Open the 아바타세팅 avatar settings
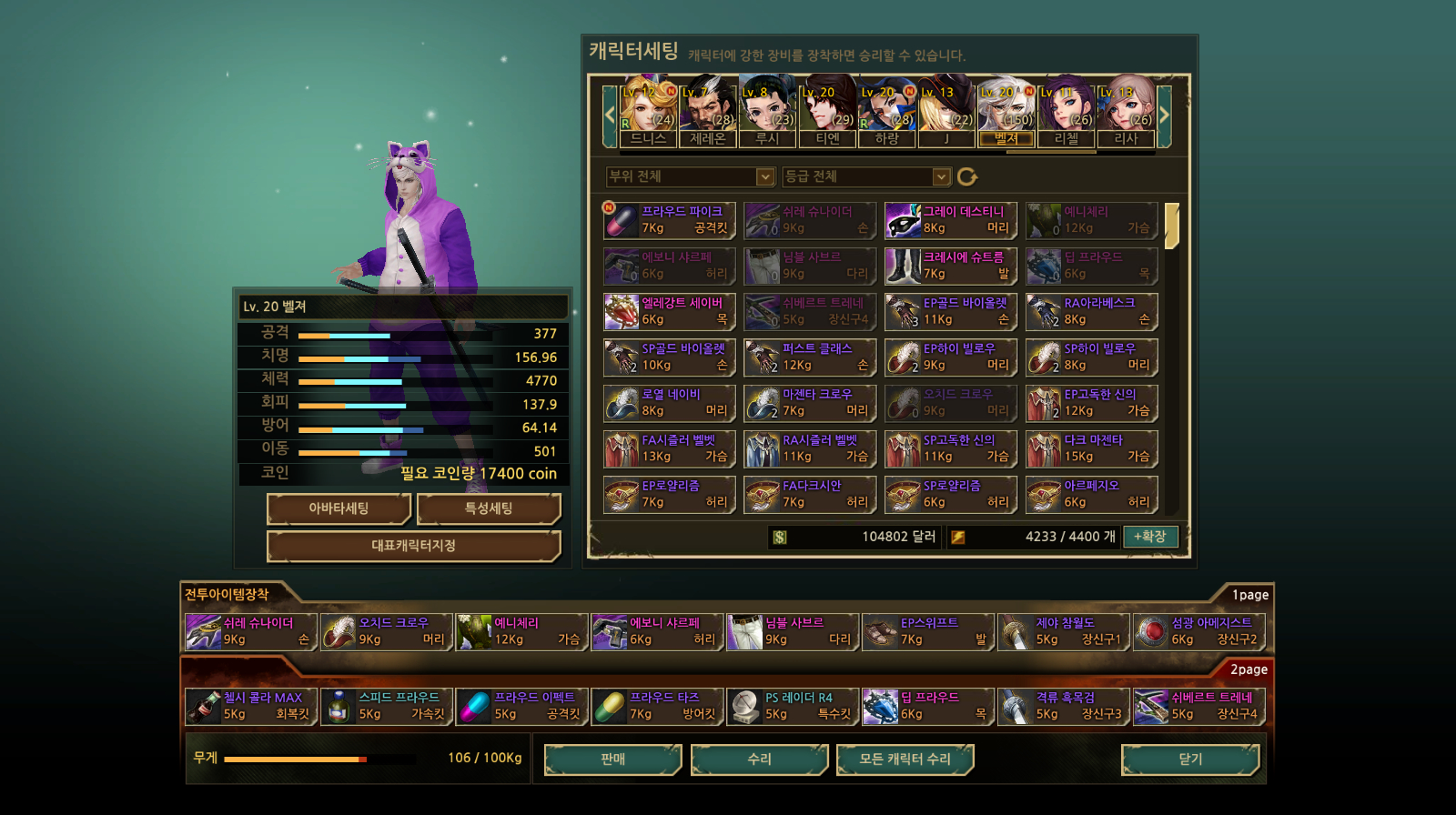Screen dimensions: 1456x815 pos(339,508)
